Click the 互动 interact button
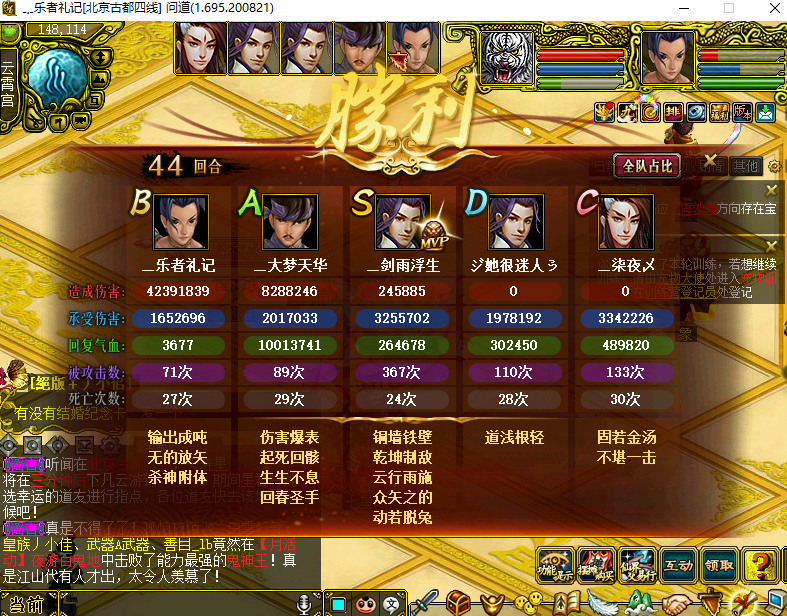787x616 pixels. tap(677, 565)
